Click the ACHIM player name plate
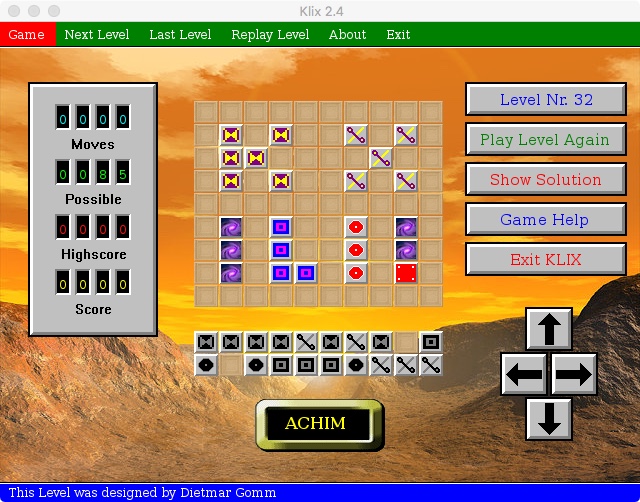This screenshot has width=640, height=502. tap(315, 423)
